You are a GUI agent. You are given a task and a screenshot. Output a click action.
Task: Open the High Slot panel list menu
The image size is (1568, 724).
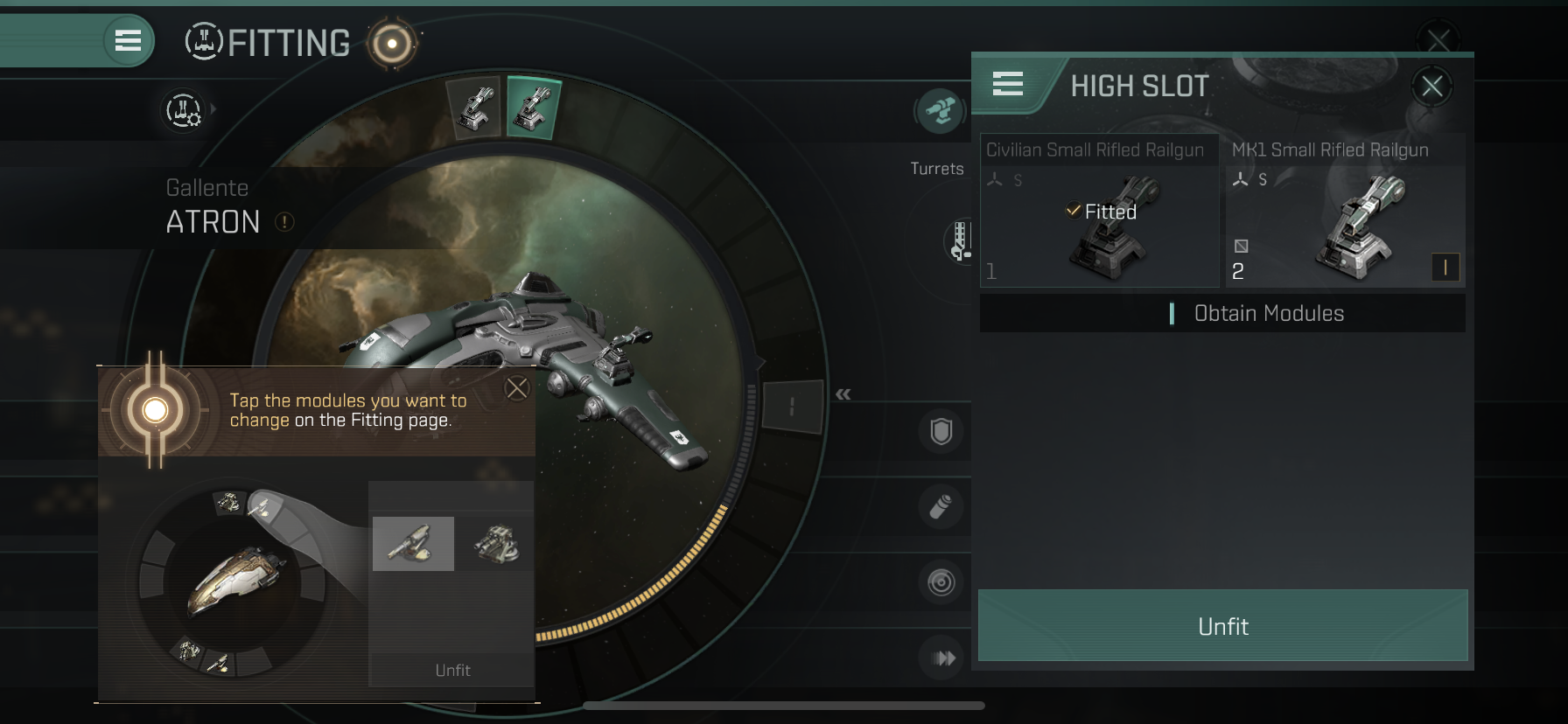1007,84
